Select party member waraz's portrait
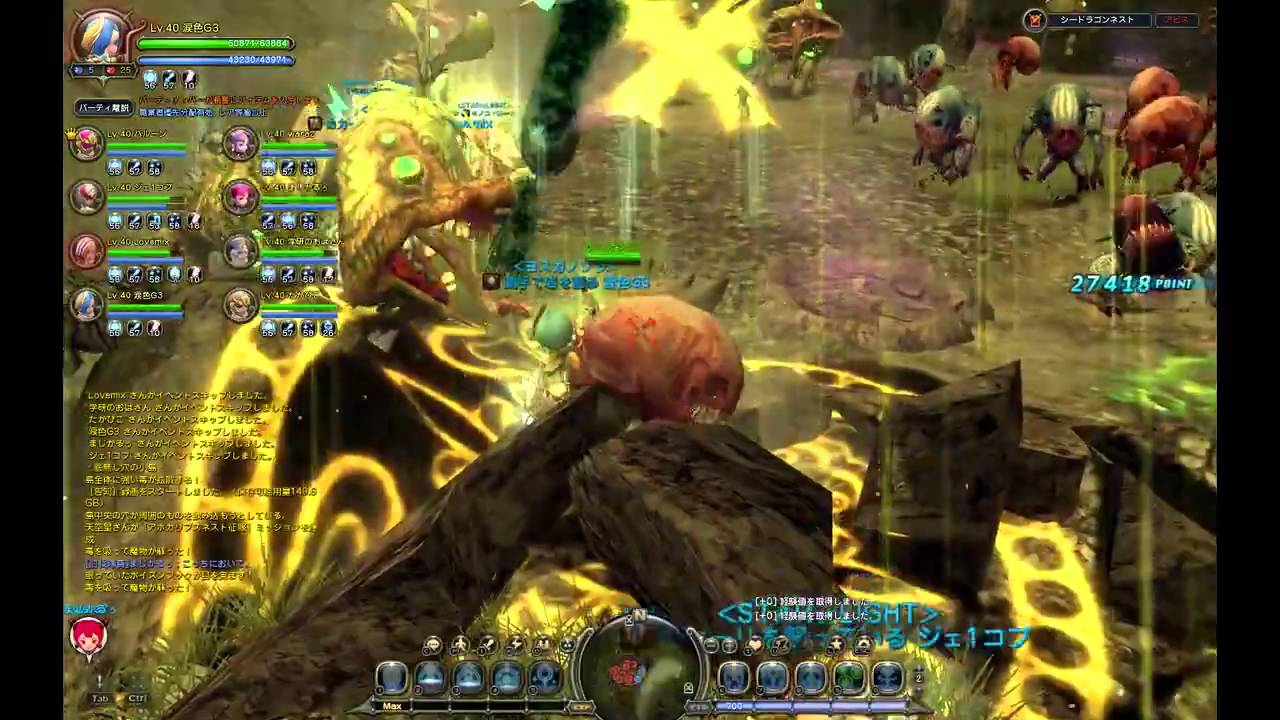This screenshot has width=1280, height=720. click(240, 144)
